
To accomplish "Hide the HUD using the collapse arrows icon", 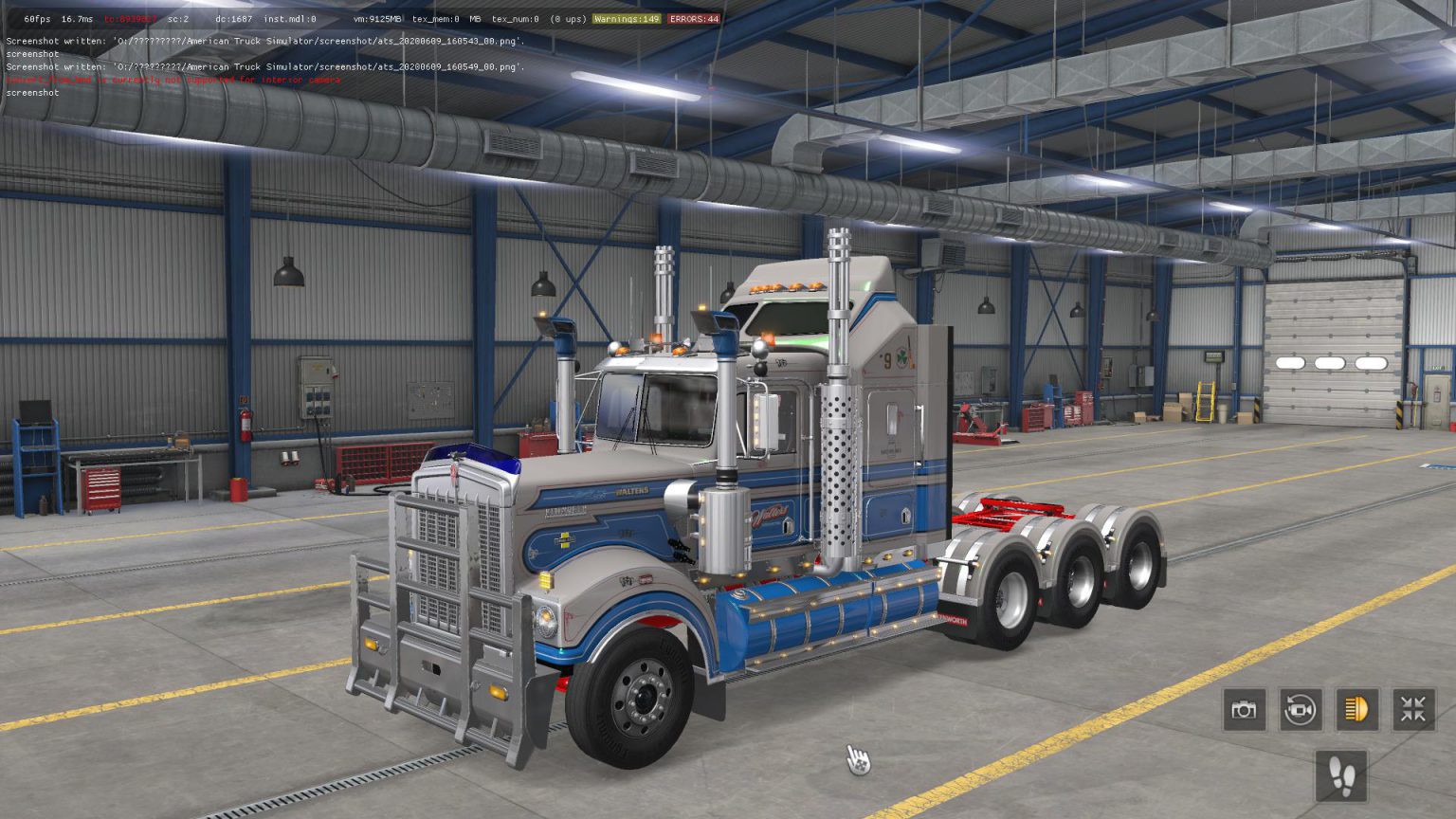I will (1414, 709).
